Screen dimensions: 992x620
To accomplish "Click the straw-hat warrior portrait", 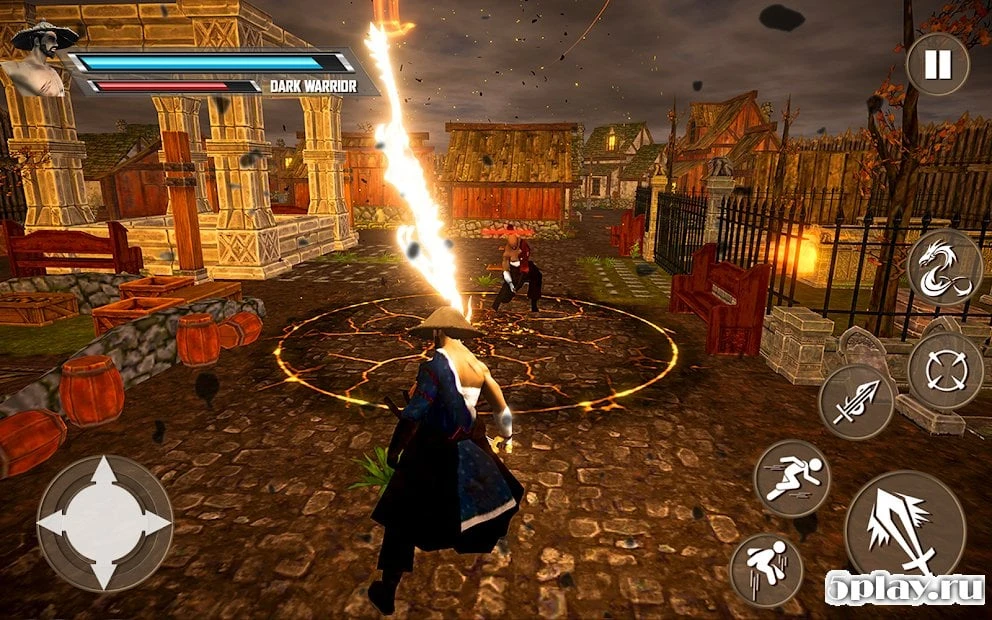I will [40, 62].
